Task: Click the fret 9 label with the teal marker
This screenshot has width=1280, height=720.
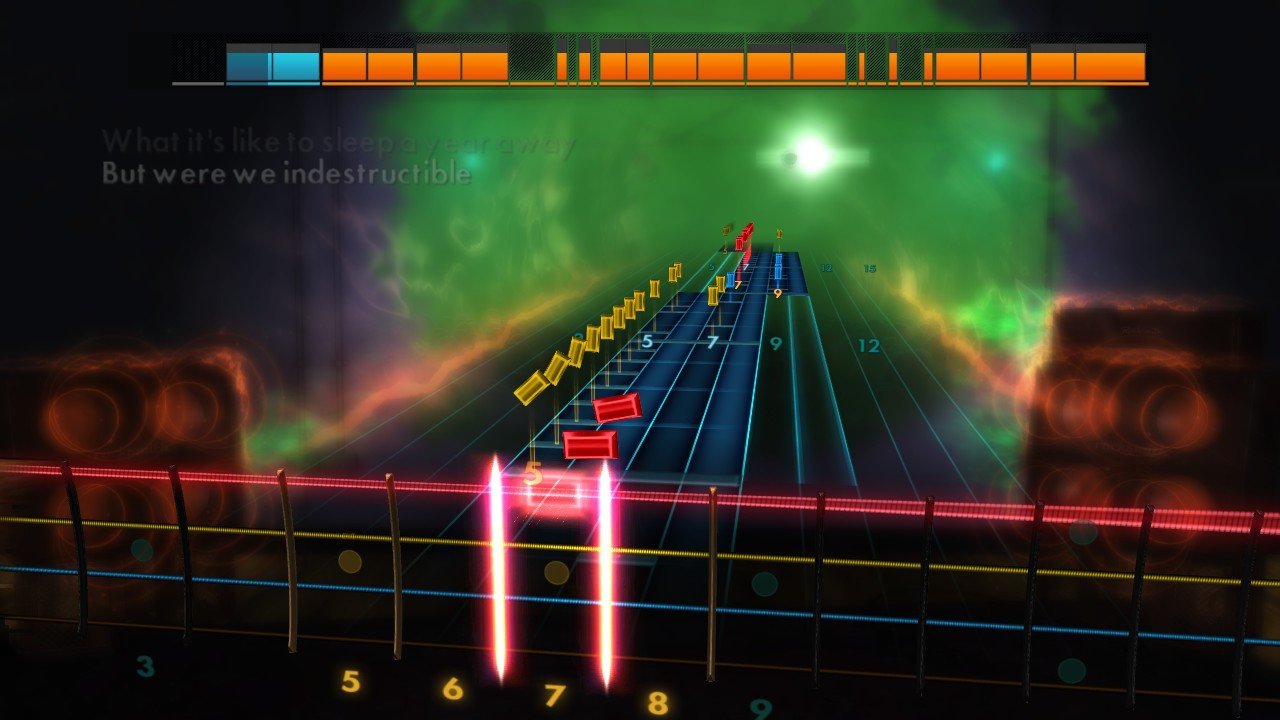Action: (778, 345)
